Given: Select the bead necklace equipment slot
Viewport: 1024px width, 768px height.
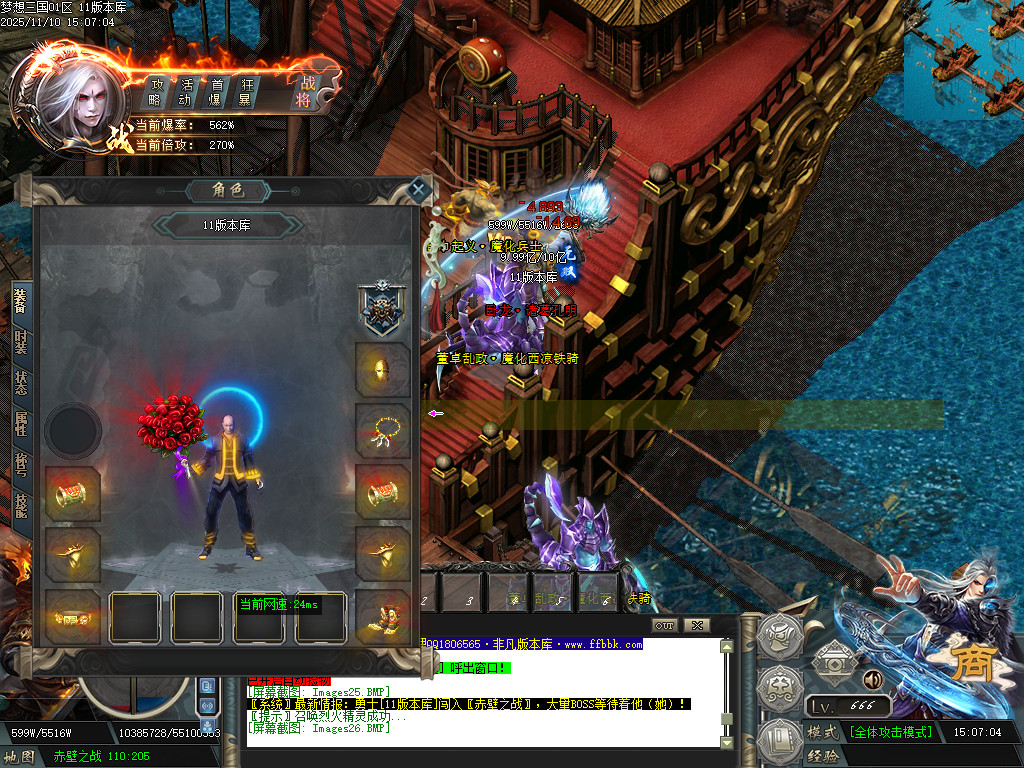Looking at the screenshot, I should (x=383, y=431).
